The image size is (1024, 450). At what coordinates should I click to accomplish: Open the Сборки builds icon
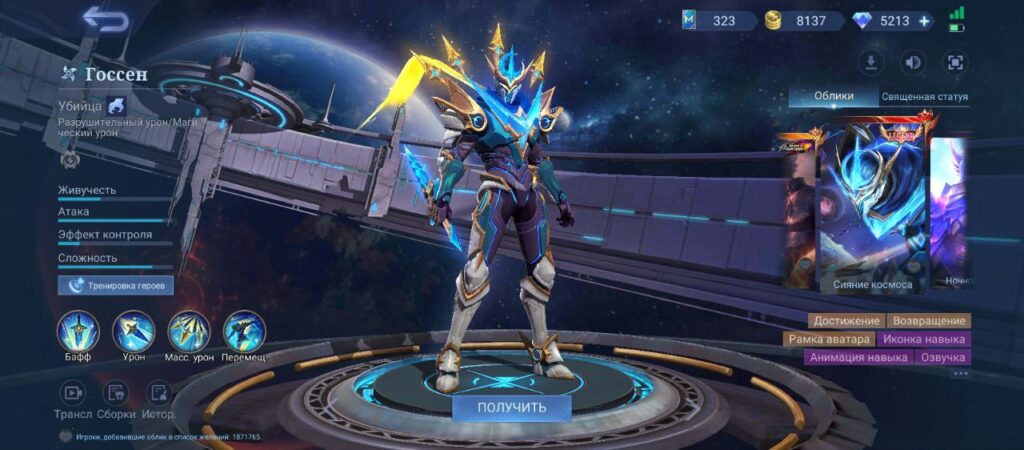coord(117,393)
